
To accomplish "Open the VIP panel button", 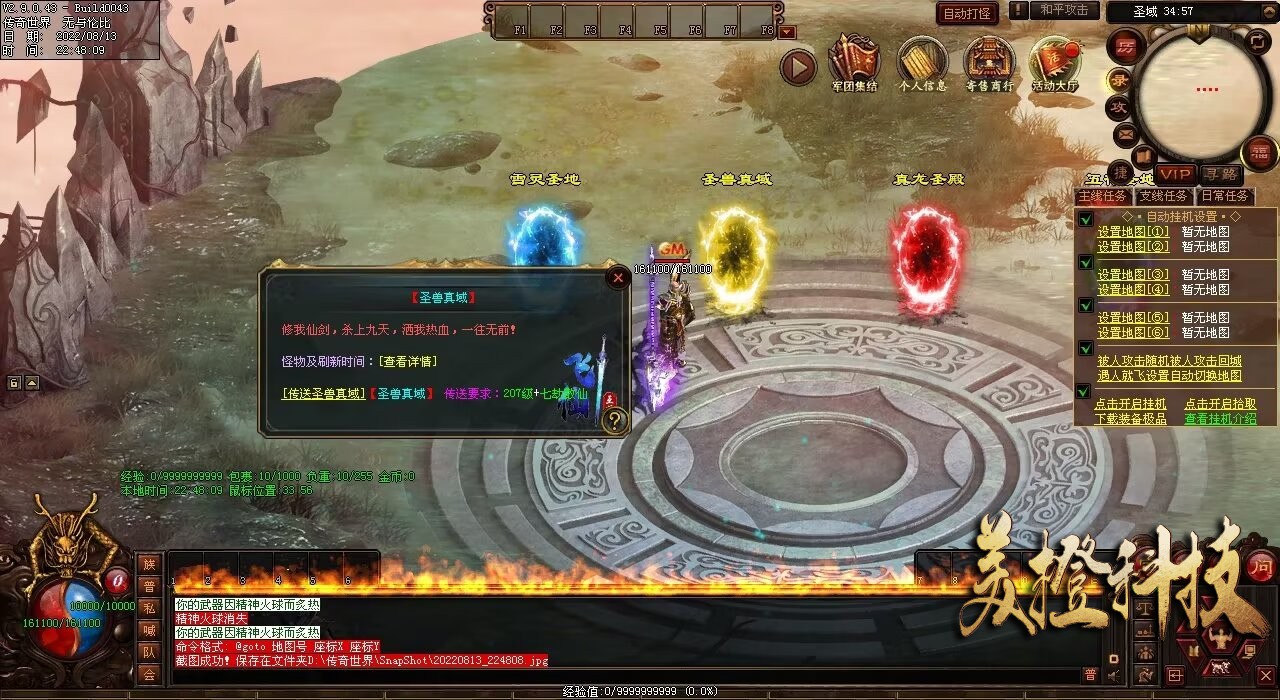I will [x=1176, y=175].
